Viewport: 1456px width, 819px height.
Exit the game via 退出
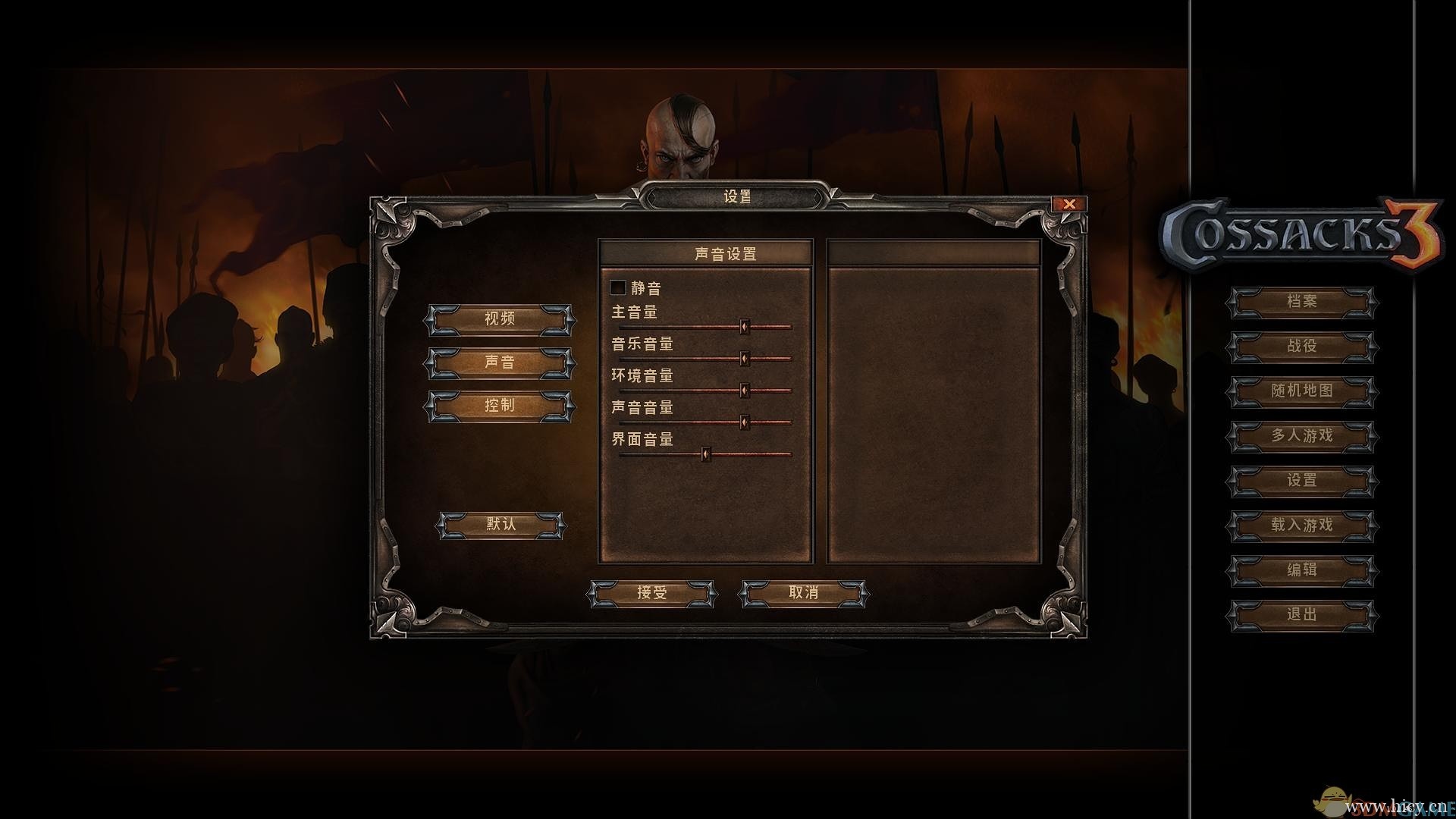coord(1301,615)
